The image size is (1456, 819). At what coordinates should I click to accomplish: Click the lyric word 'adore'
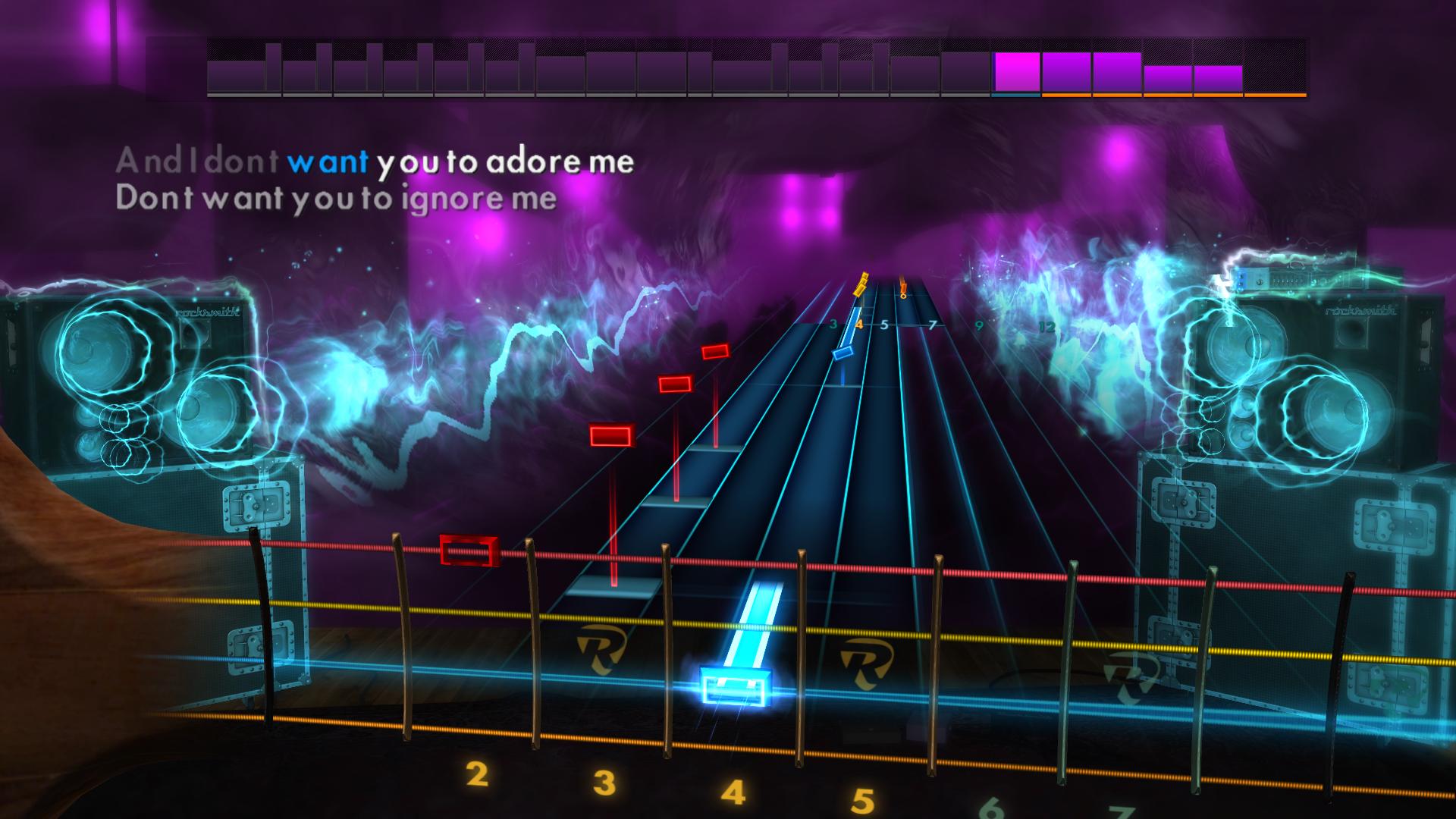tap(538, 162)
